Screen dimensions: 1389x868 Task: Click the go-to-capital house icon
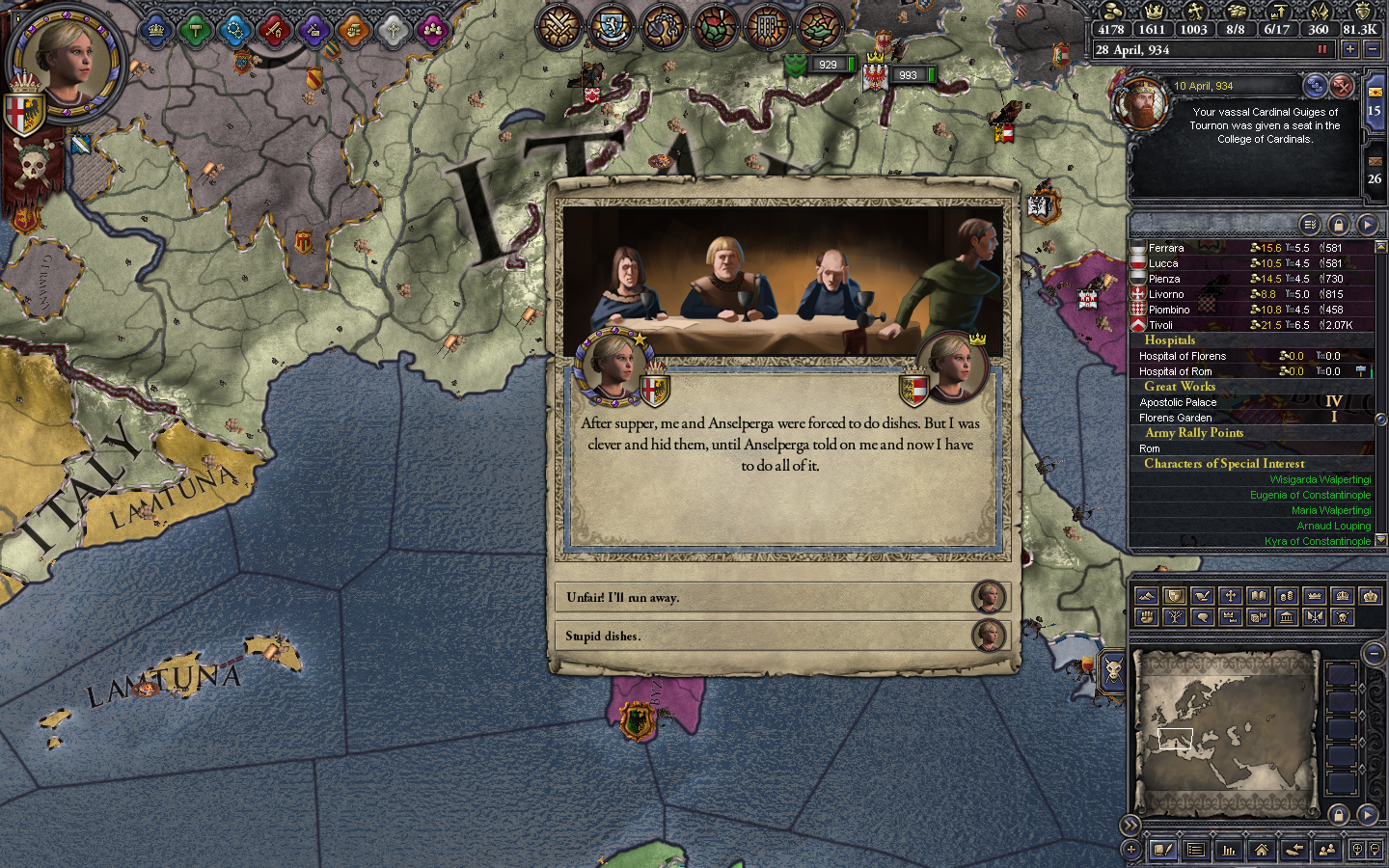point(1263,851)
